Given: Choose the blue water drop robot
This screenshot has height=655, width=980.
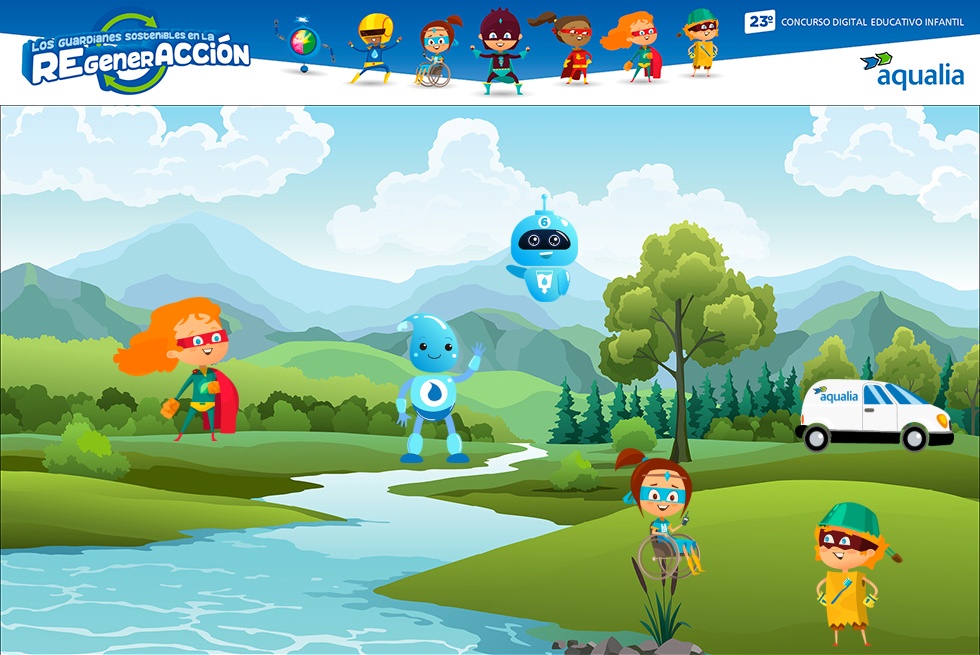Looking at the screenshot, I should point(433,388).
